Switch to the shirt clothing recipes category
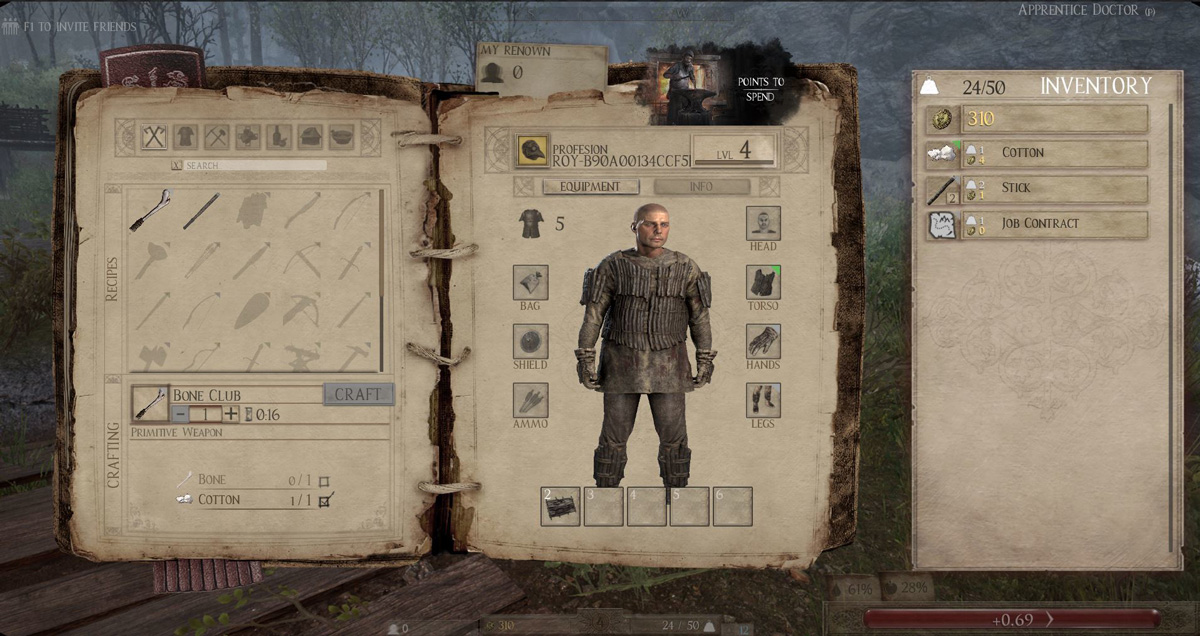Image resolution: width=1200 pixels, height=636 pixels. click(185, 137)
